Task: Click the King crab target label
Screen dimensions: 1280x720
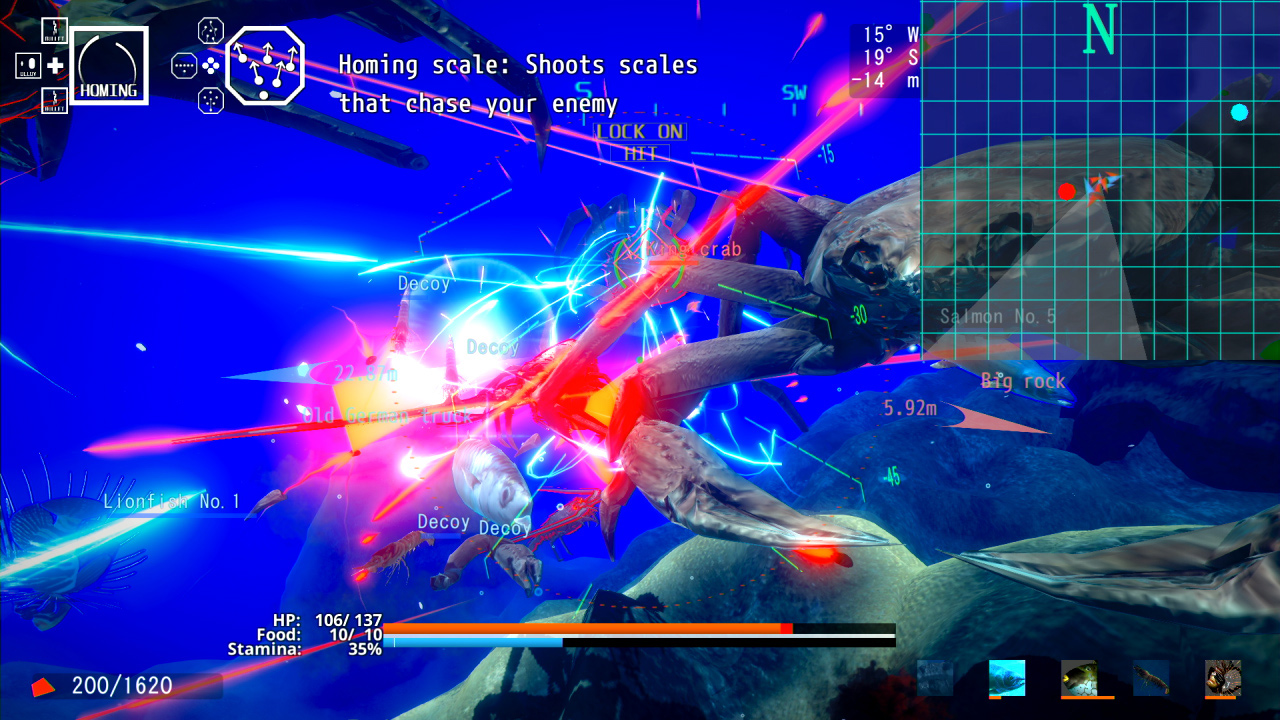Action: click(691, 249)
